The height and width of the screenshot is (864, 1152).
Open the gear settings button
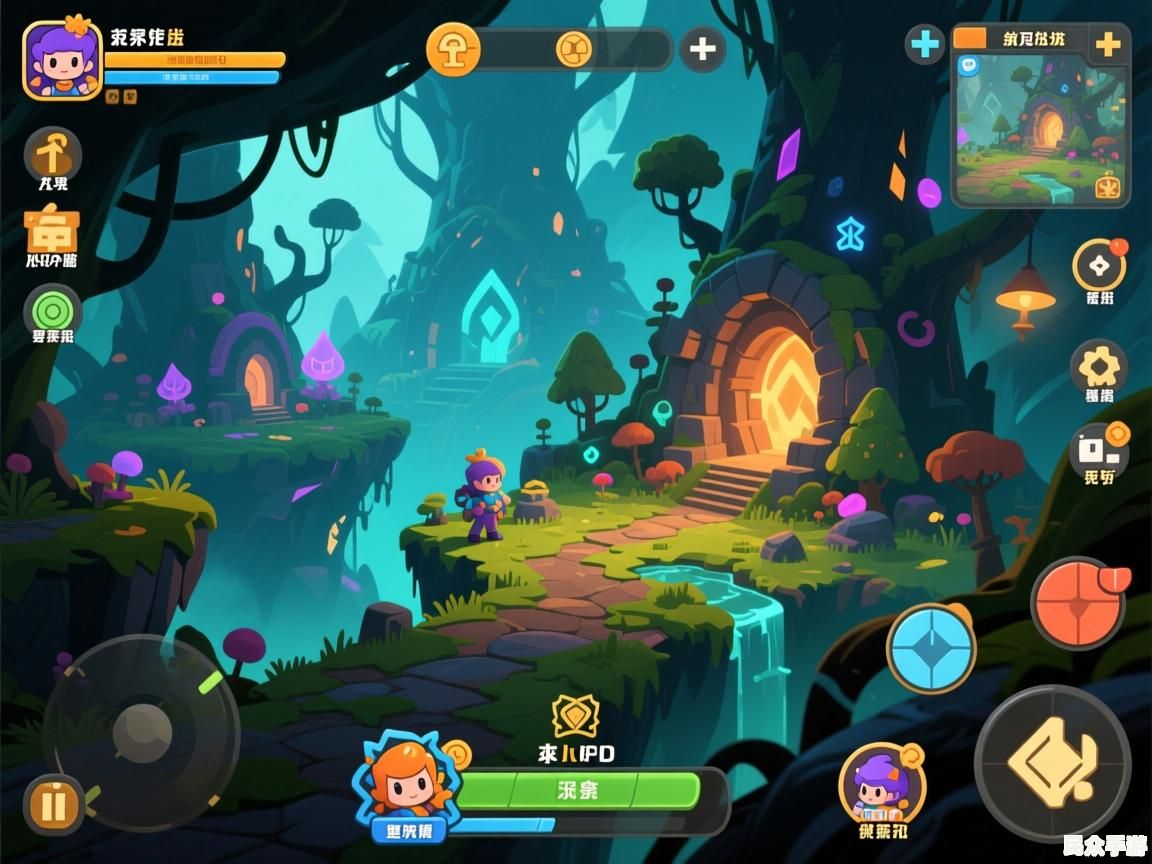point(1099,367)
